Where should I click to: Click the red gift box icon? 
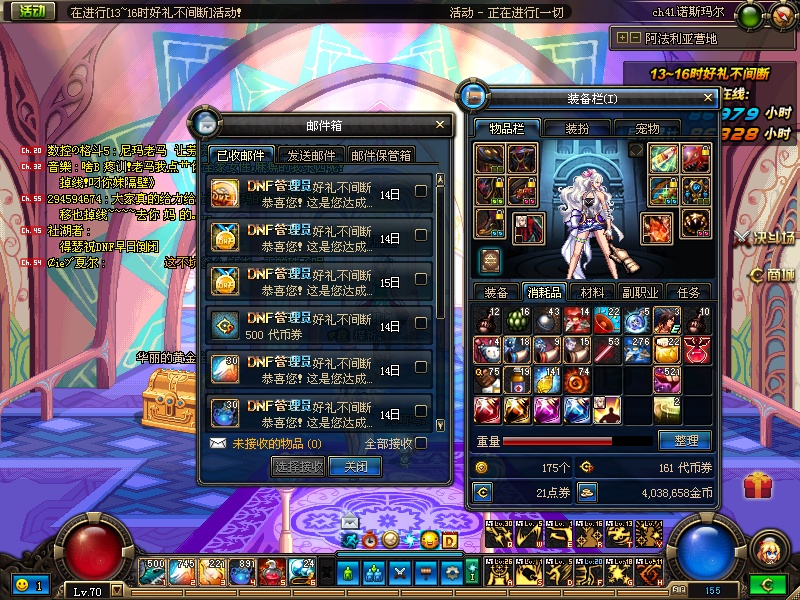coord(759,487)
